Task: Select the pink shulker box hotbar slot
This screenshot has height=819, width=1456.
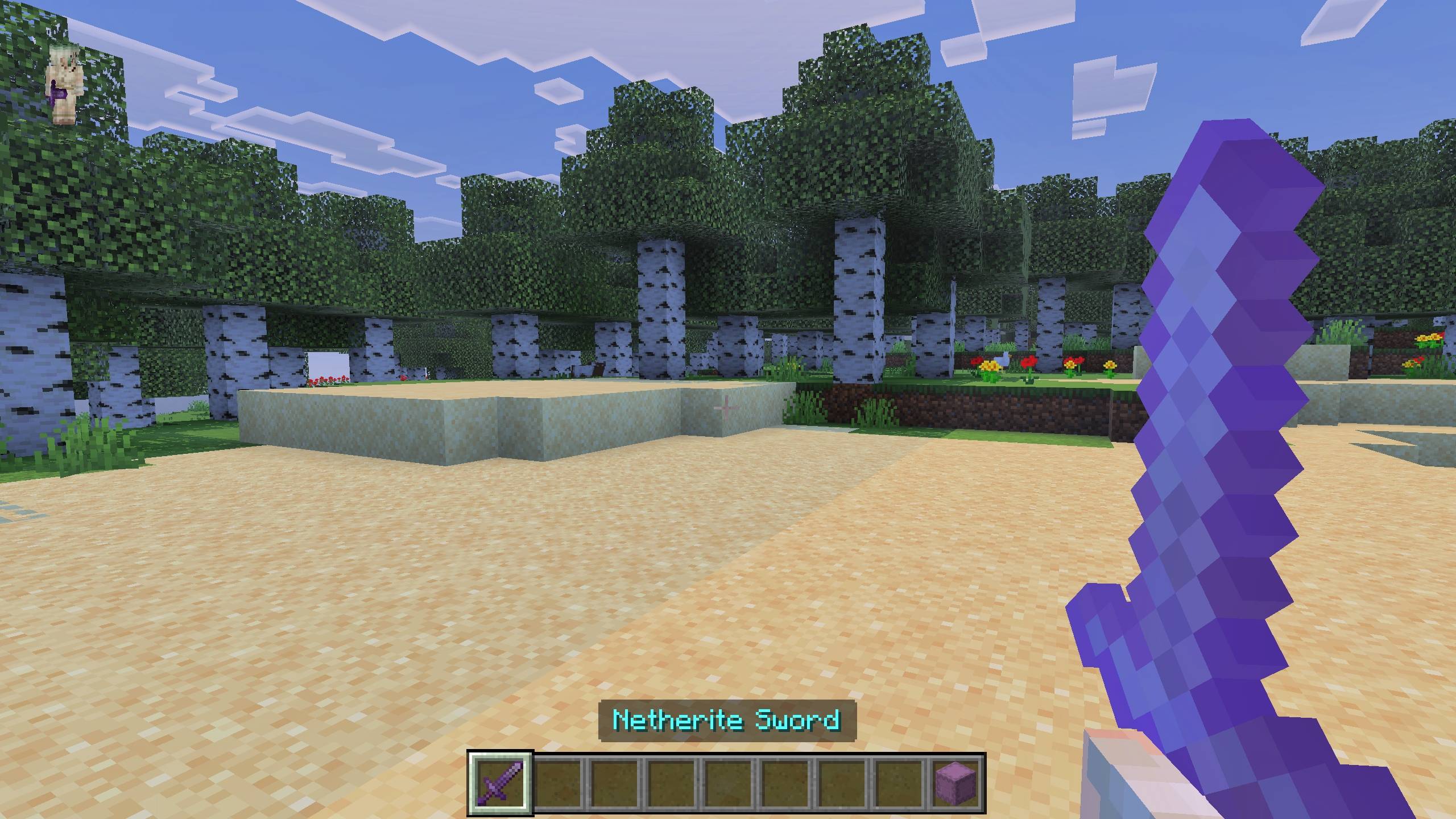Action: (956, 783)
